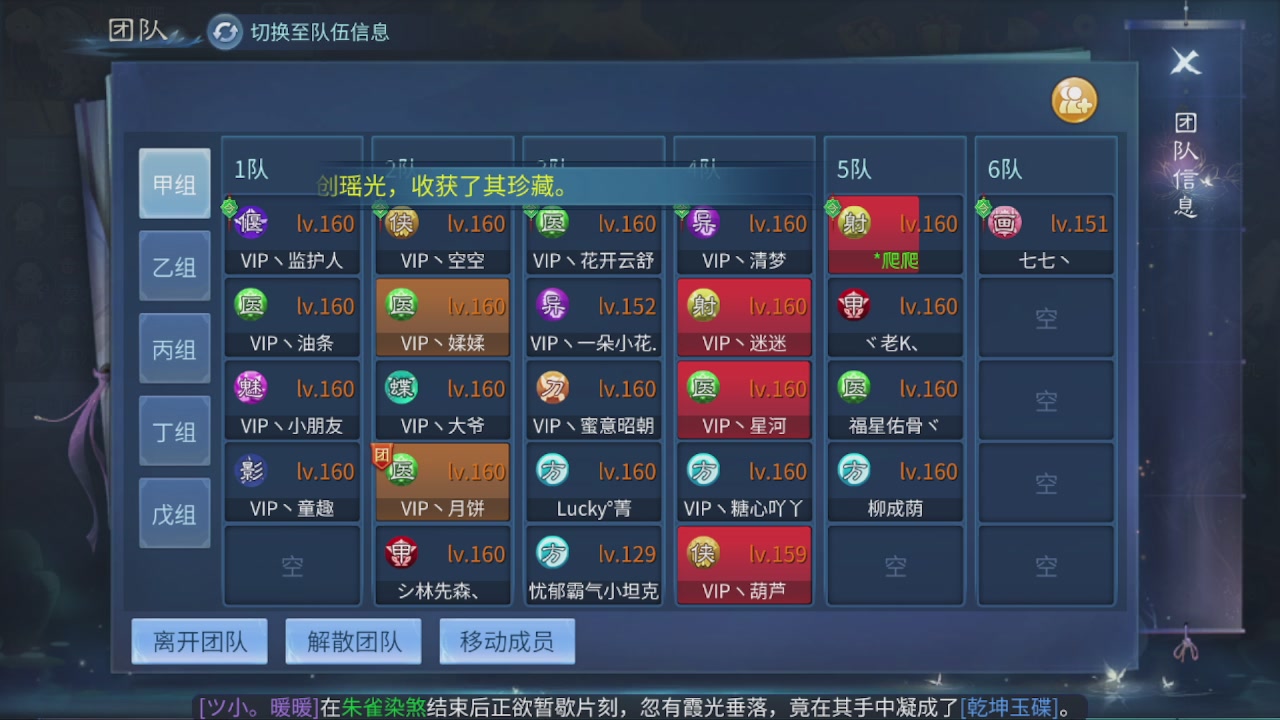Click the orange invite member icon

point(1074,100)
